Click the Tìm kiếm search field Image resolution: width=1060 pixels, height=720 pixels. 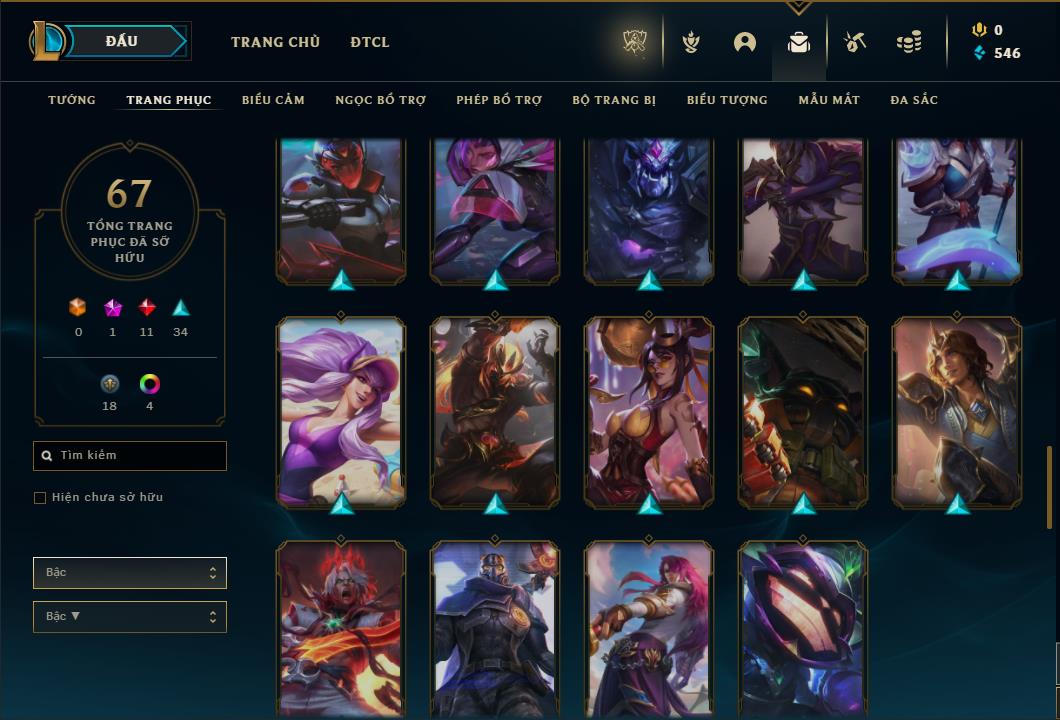coord(130,456)
